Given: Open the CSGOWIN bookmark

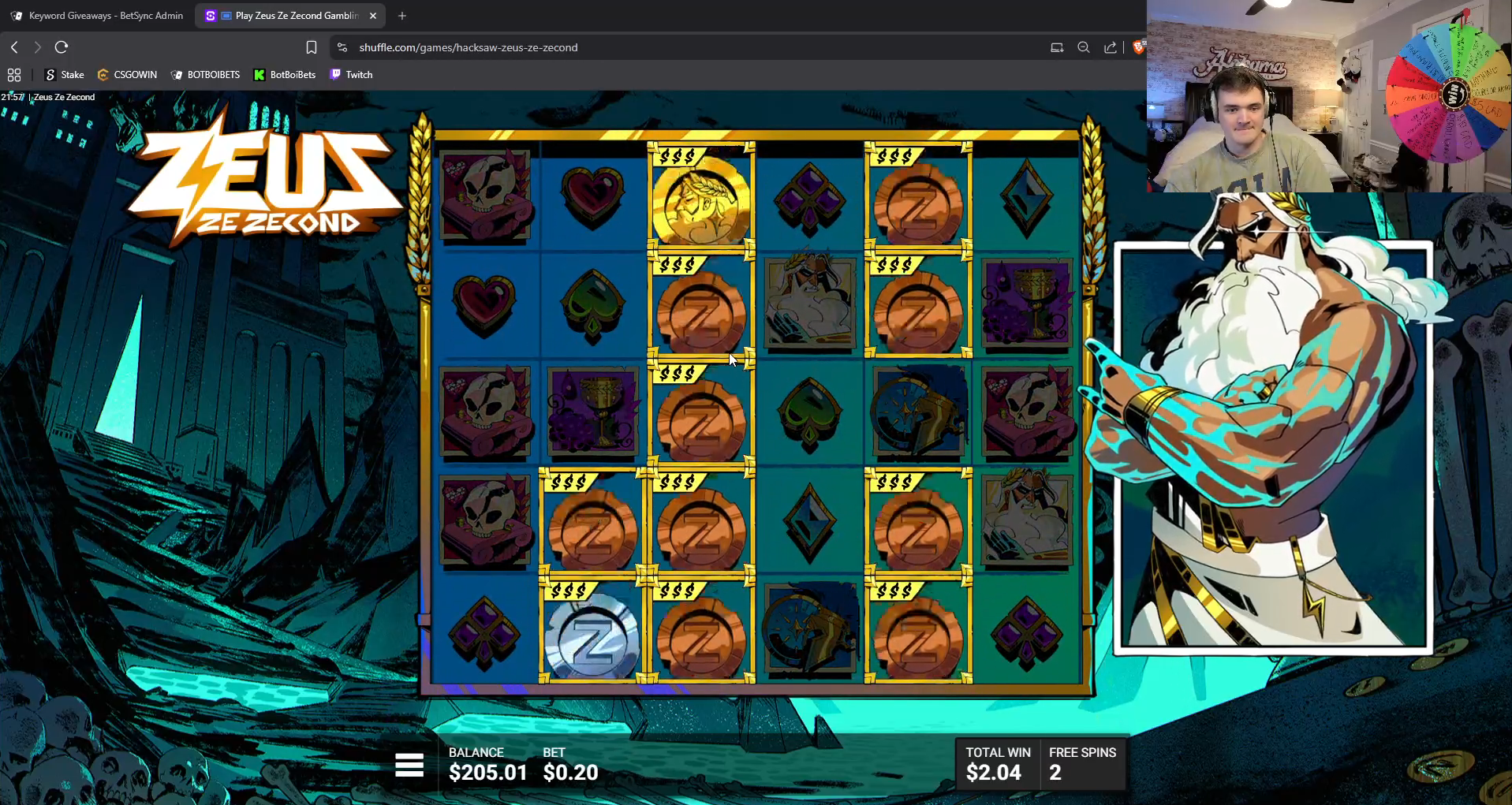Looking at the screenshot, I should tap(127, 74).
